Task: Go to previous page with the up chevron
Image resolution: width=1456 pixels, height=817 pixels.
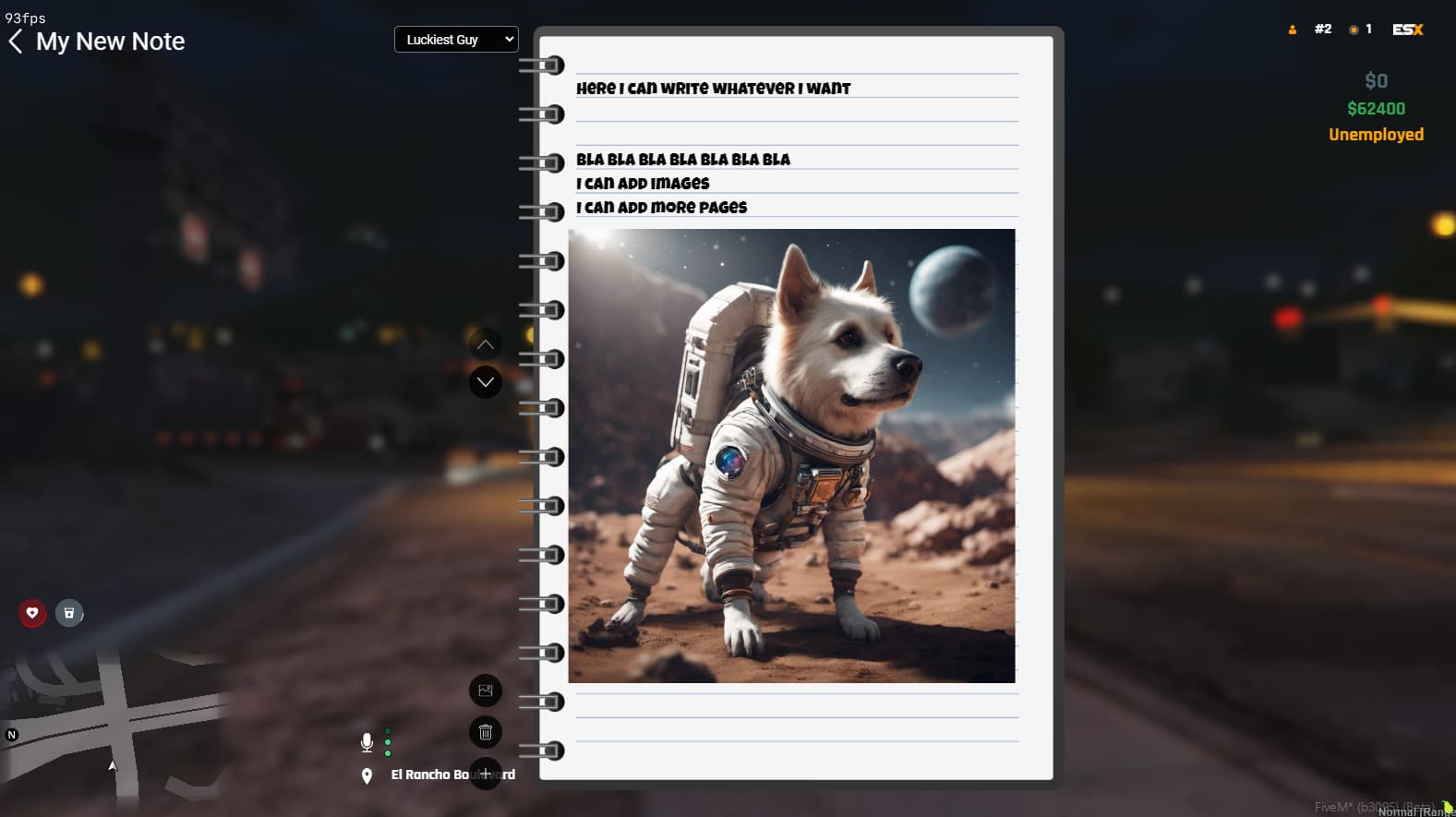Action: click(x=485, y=343)
